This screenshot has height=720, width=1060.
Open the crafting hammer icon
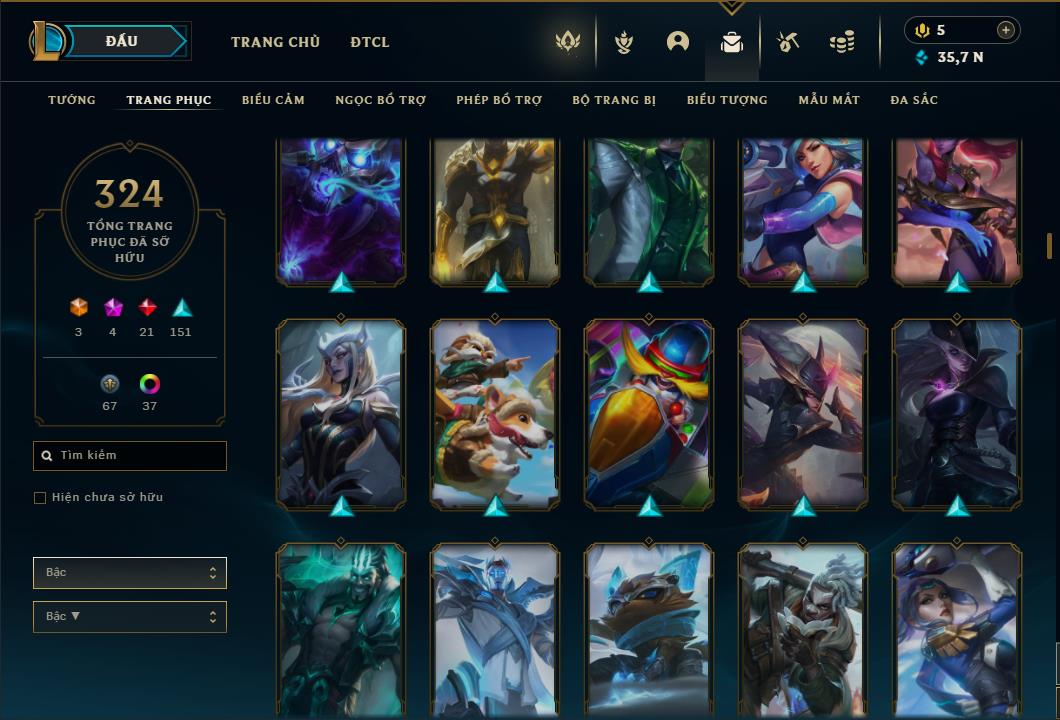[788, 42]
